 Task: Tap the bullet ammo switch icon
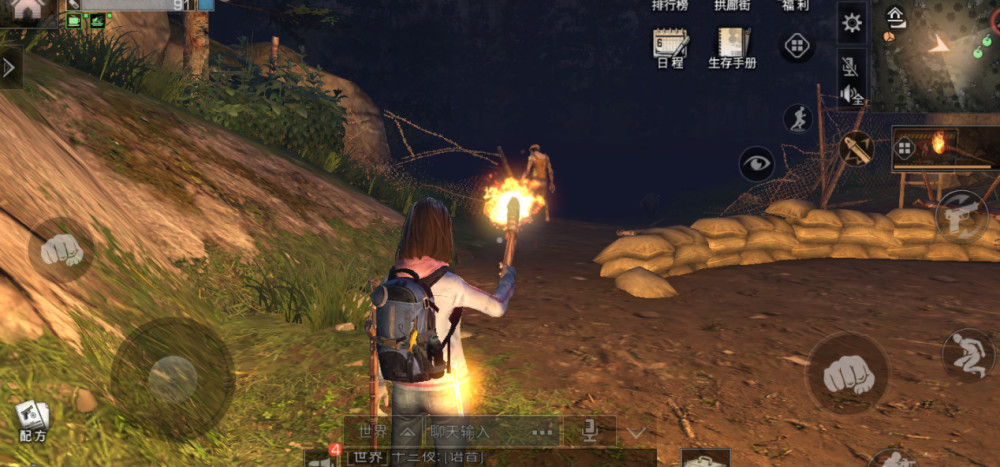[856, 149]
